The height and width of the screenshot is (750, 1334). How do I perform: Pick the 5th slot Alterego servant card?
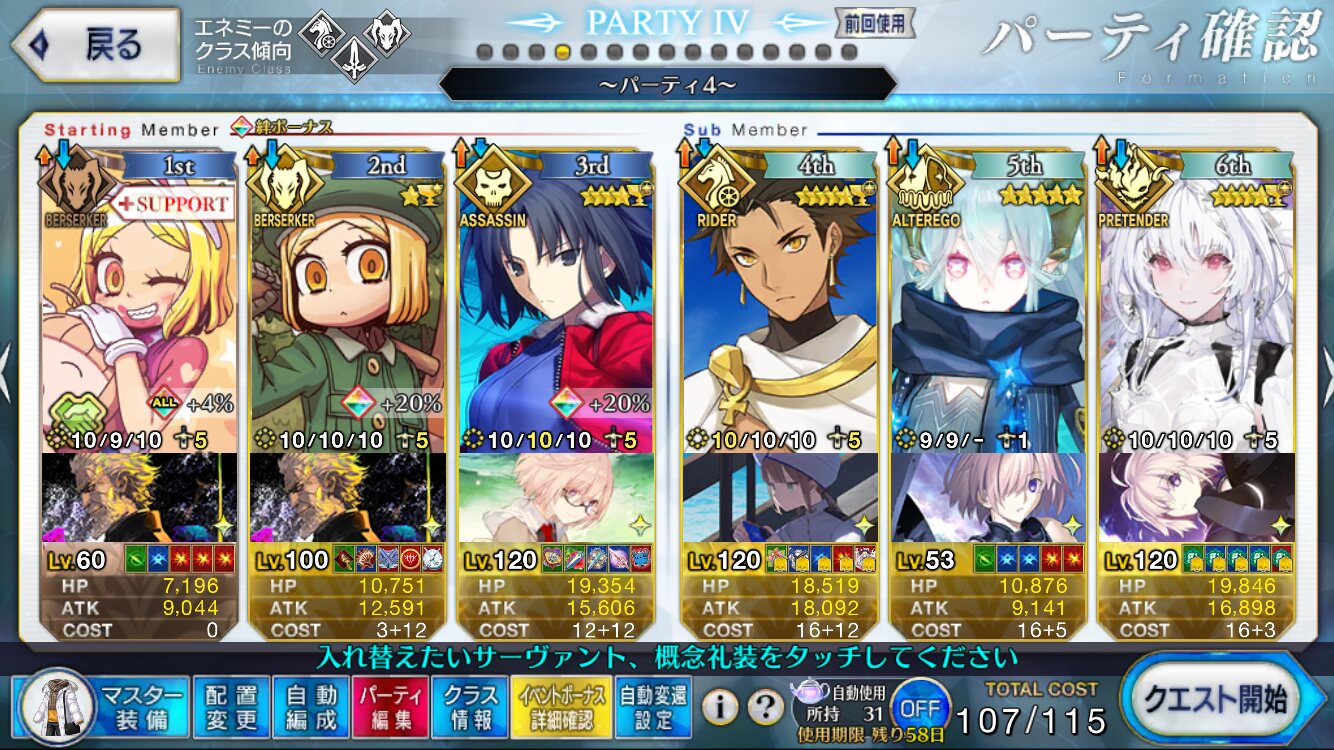pos(988,300)
